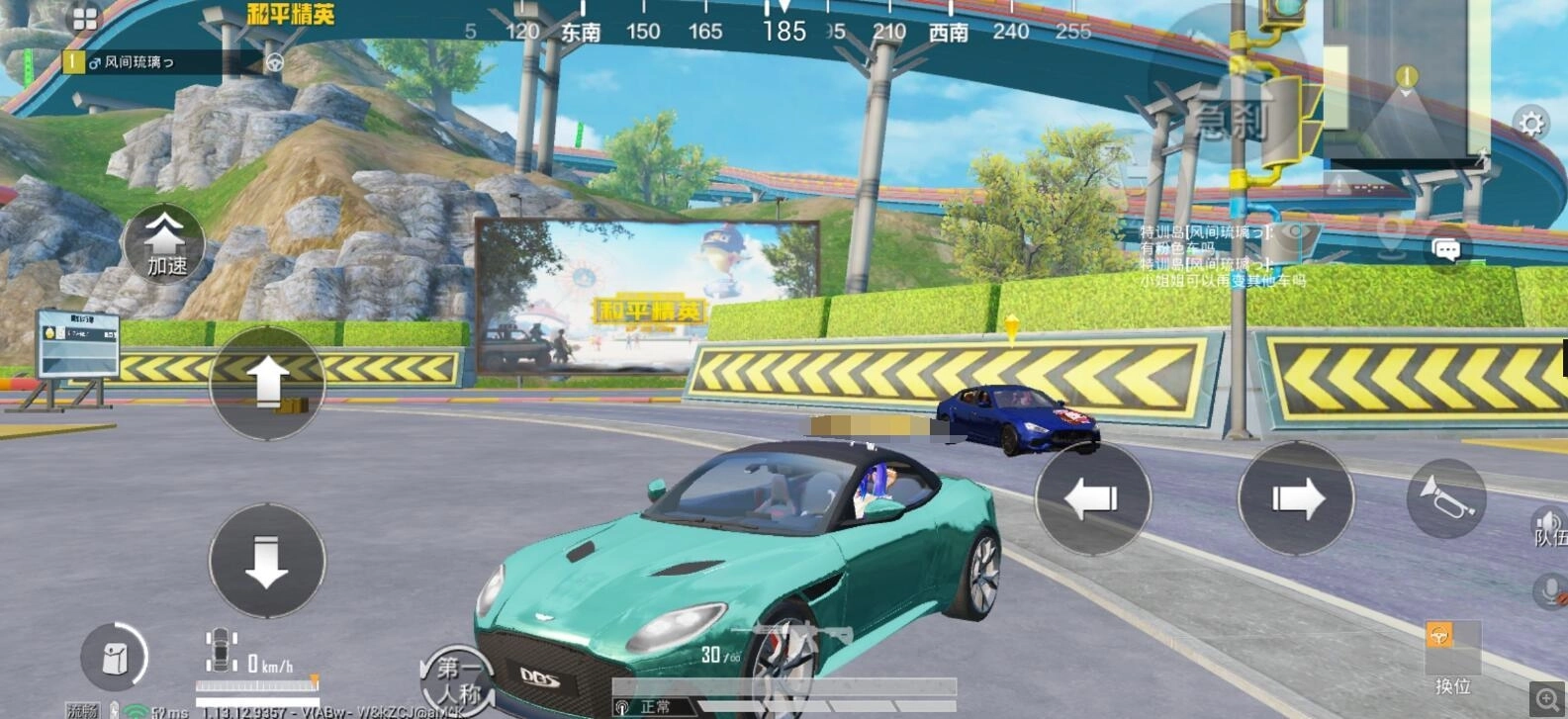Select teammate 风间琉璃 in the squad list
The width and height of the screenshot is (1568, 719).
click(148, 62)
